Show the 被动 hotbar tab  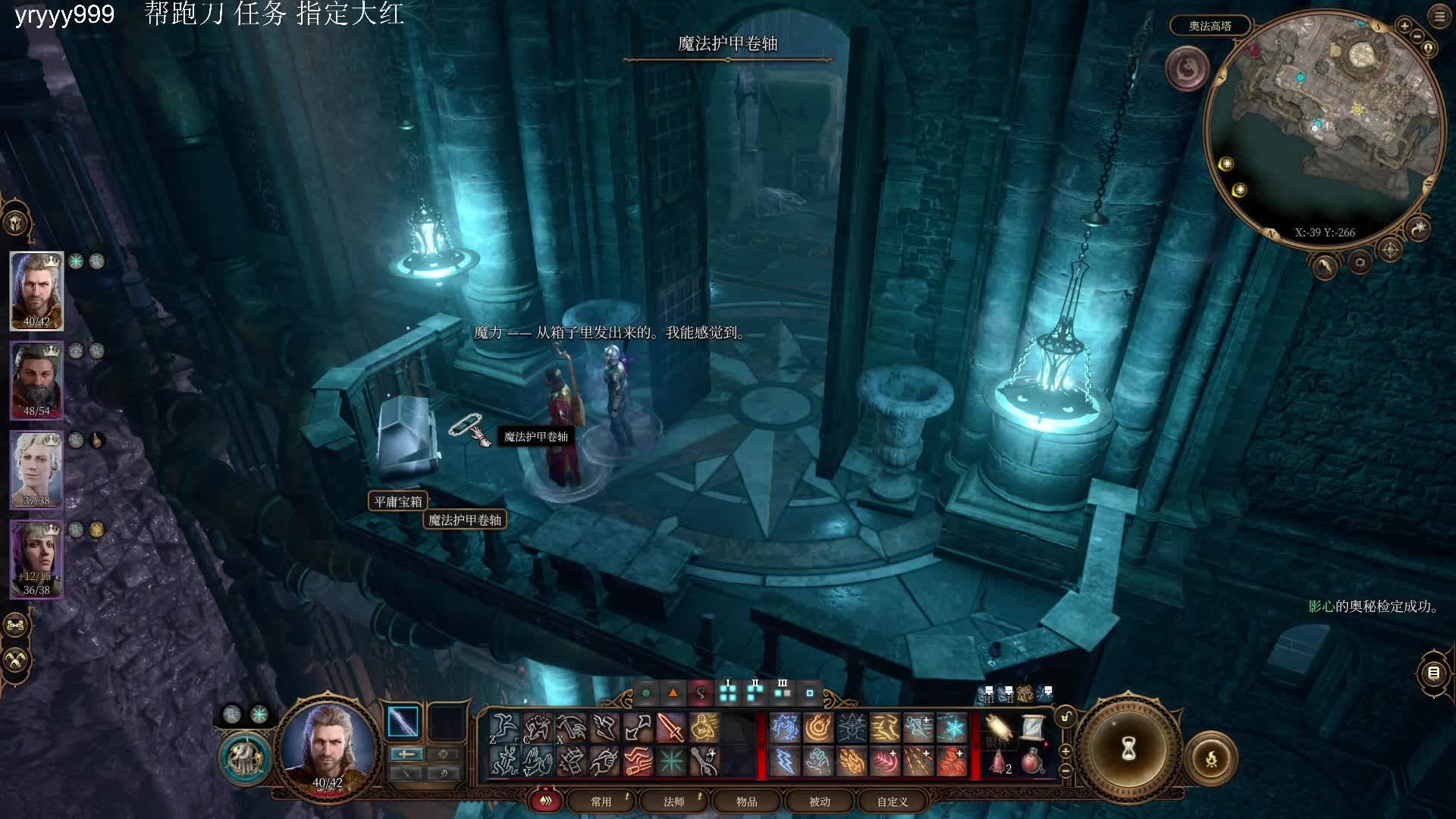coord(819,802)
